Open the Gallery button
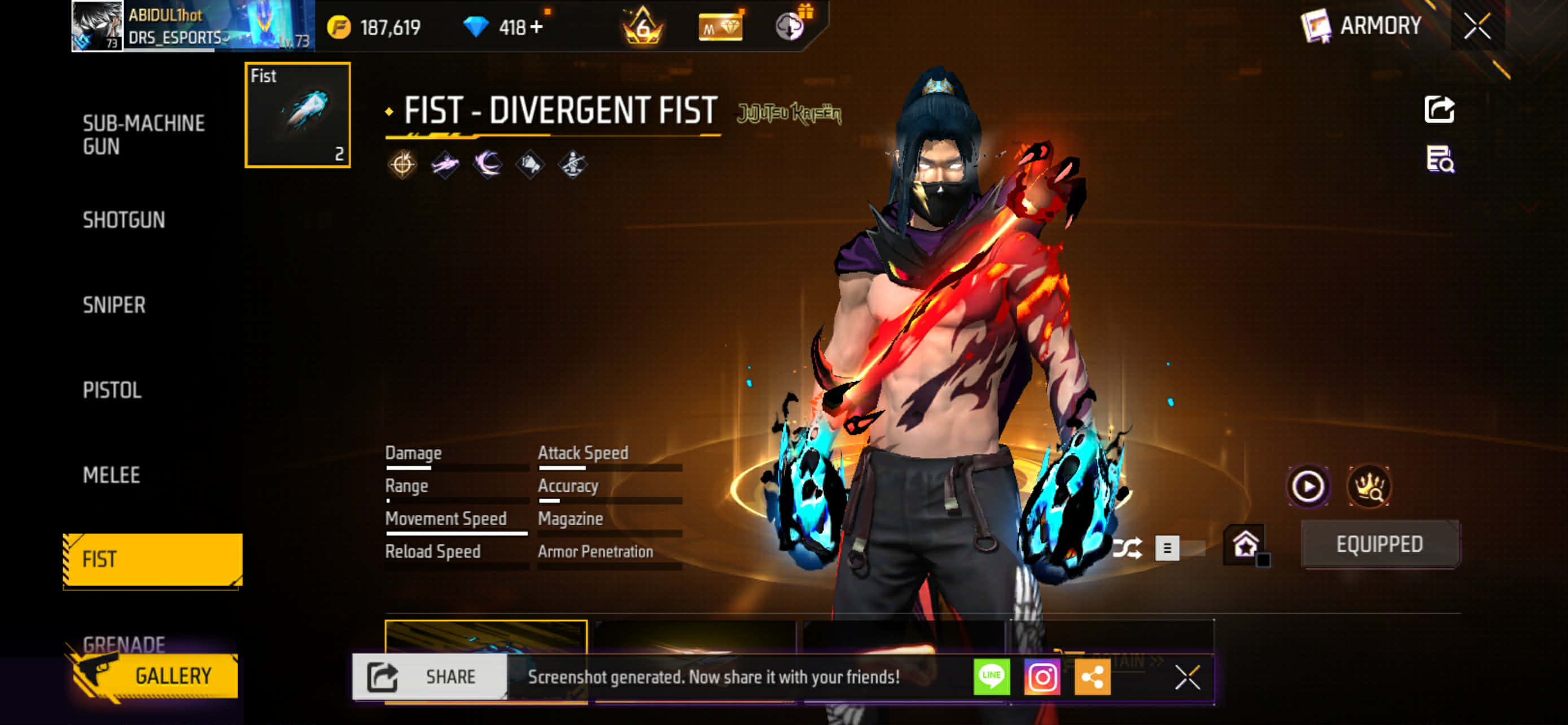Screen dimensions: 1568x725 pyautogui.click(x=155, y=676)
